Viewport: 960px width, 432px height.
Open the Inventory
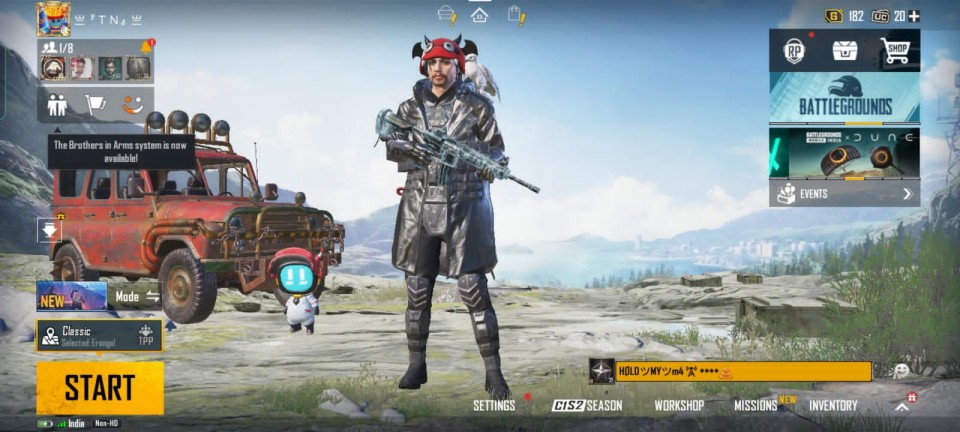pos(833,405)
